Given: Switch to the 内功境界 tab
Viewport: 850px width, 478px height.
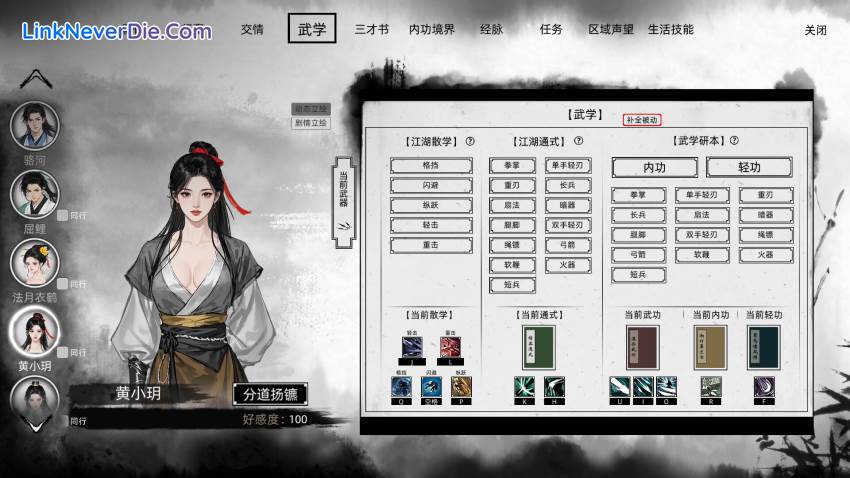Looking at the screenshot, I should click(x=432, y=29).
